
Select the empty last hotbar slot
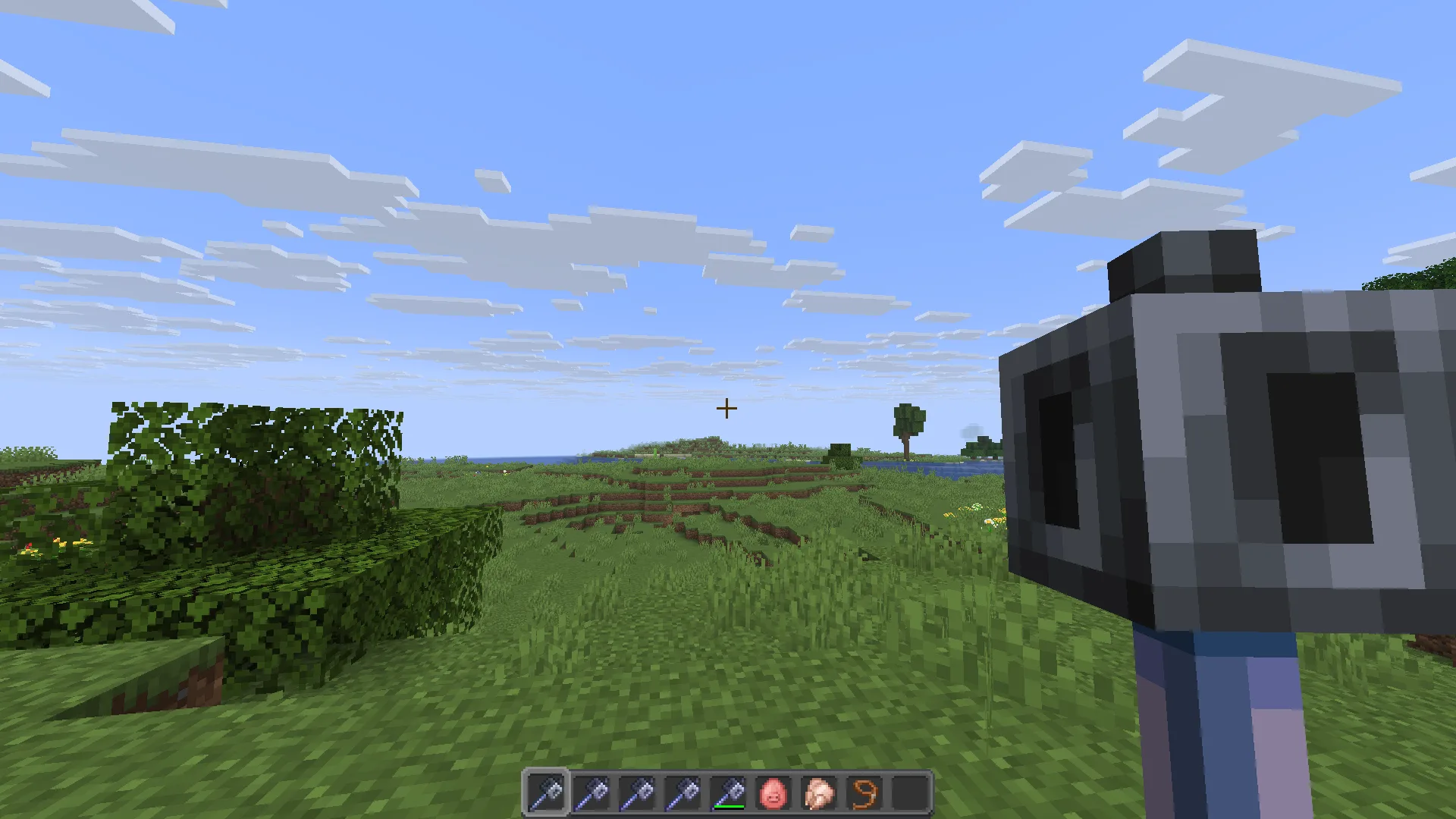910,793
